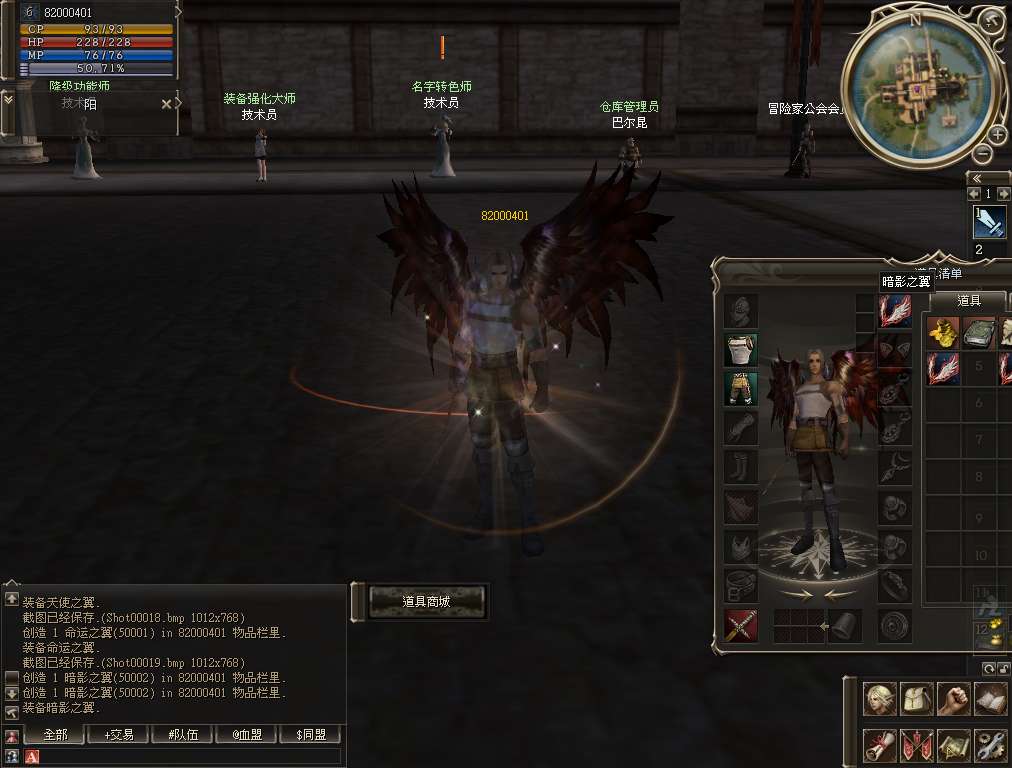The width and height of the screenshot is (1012, 768).
Task: Open the inventory backpack icon
Action: [916, 699]
